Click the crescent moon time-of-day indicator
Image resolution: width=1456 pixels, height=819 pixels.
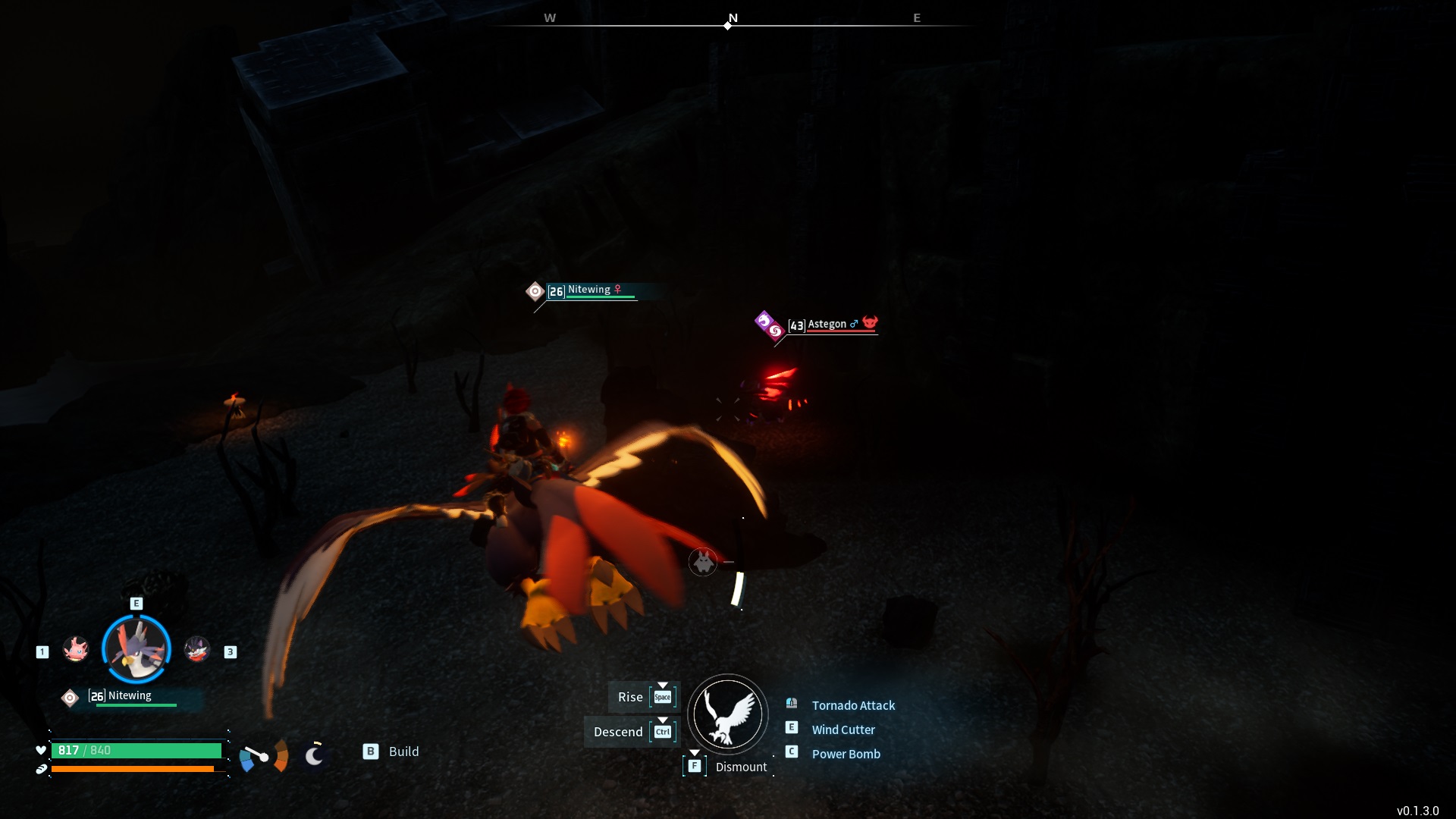pos(314,755)
